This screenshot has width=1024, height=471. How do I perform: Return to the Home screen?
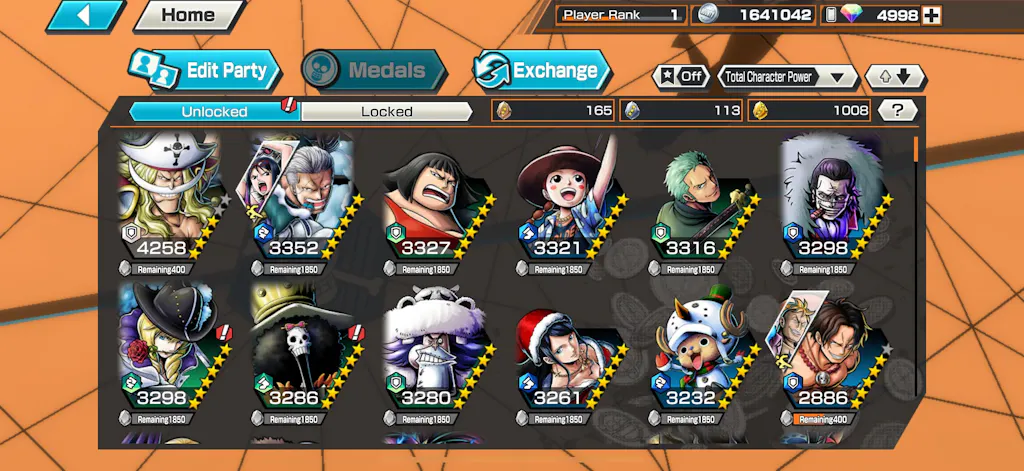189,16
